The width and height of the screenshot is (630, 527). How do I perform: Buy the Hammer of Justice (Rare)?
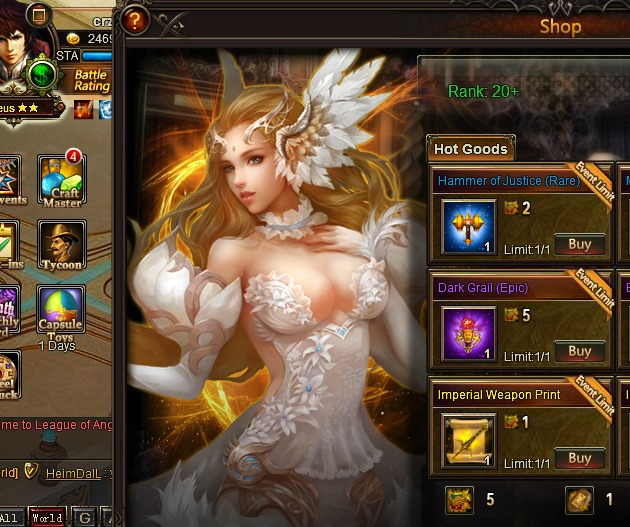(x=580, y=244)
